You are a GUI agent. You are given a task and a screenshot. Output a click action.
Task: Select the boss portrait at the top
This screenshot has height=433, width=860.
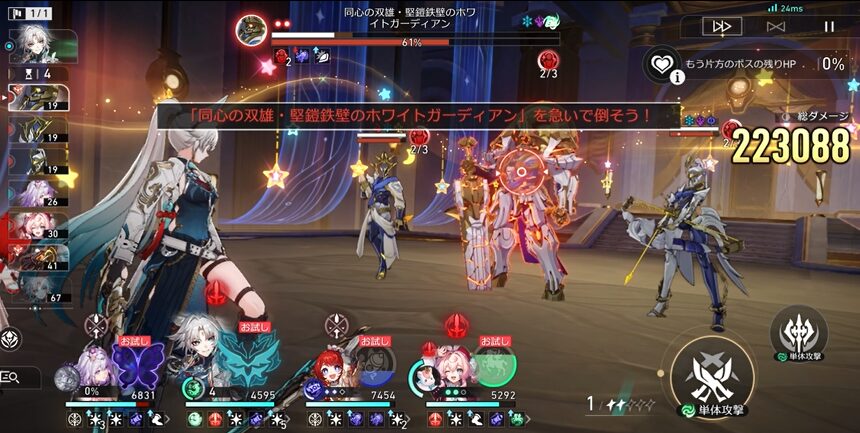tap(251, 30)
